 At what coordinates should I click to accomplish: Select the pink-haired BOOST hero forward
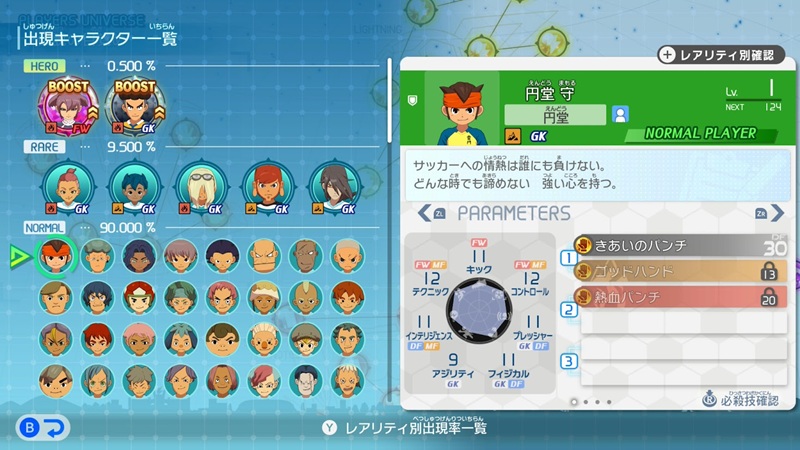70,104
